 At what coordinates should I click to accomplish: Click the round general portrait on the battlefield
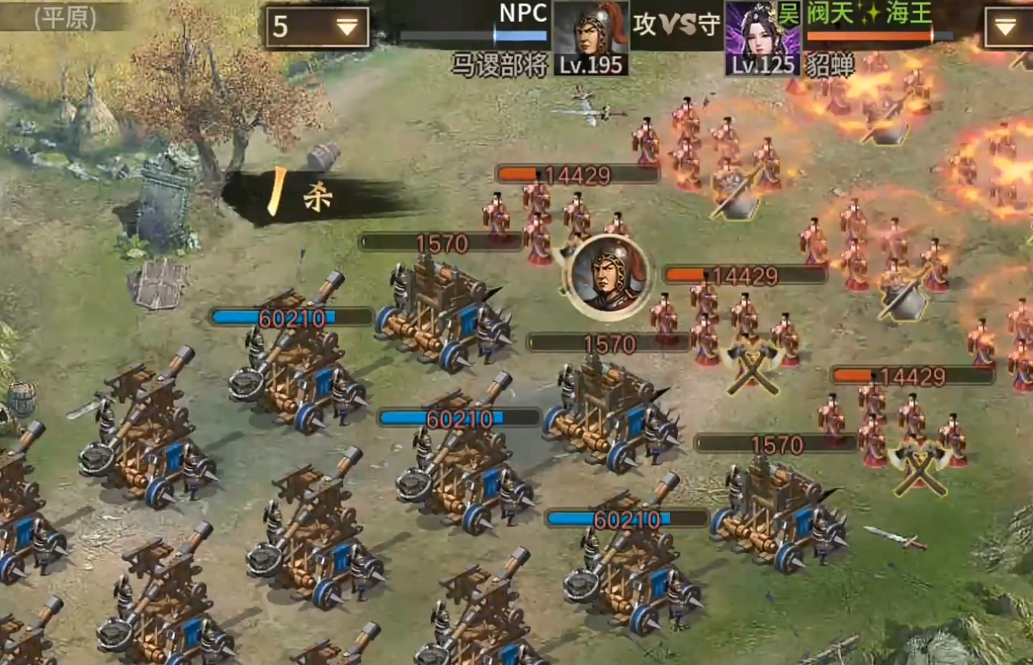608,277
